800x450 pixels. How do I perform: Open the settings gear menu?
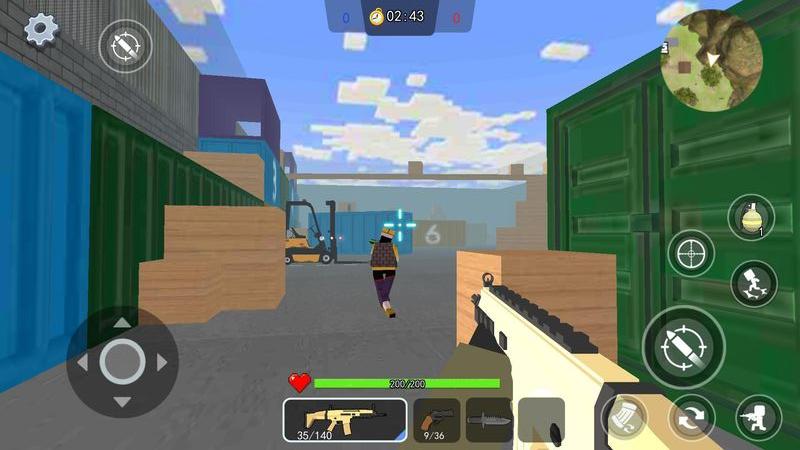click(x=41, y=29)
